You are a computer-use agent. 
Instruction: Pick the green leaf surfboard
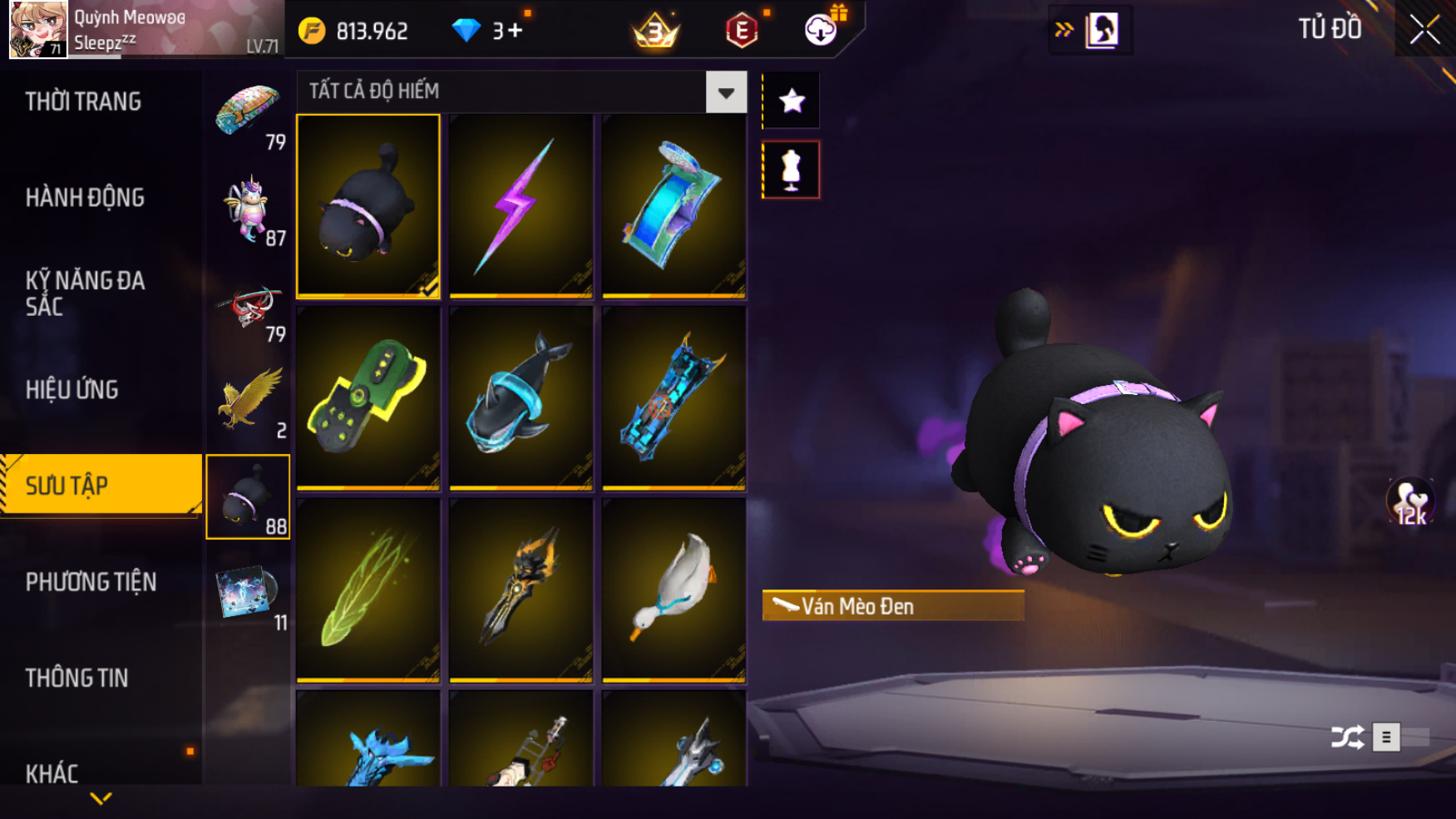coord(368,590)
